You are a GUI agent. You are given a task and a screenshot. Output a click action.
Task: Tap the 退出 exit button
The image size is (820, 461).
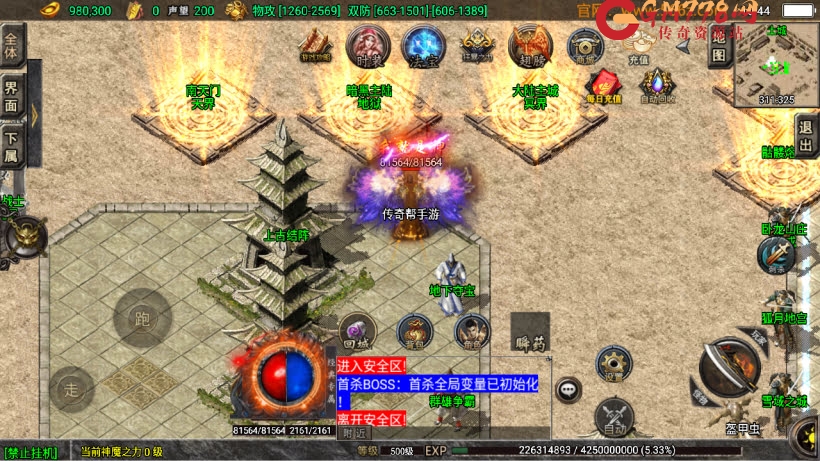[806, 136]
